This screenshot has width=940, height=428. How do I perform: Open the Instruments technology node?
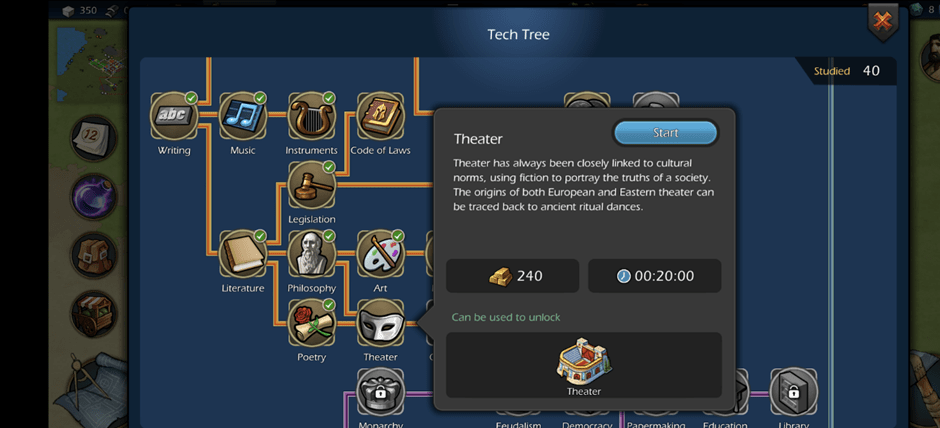[311, 117]
